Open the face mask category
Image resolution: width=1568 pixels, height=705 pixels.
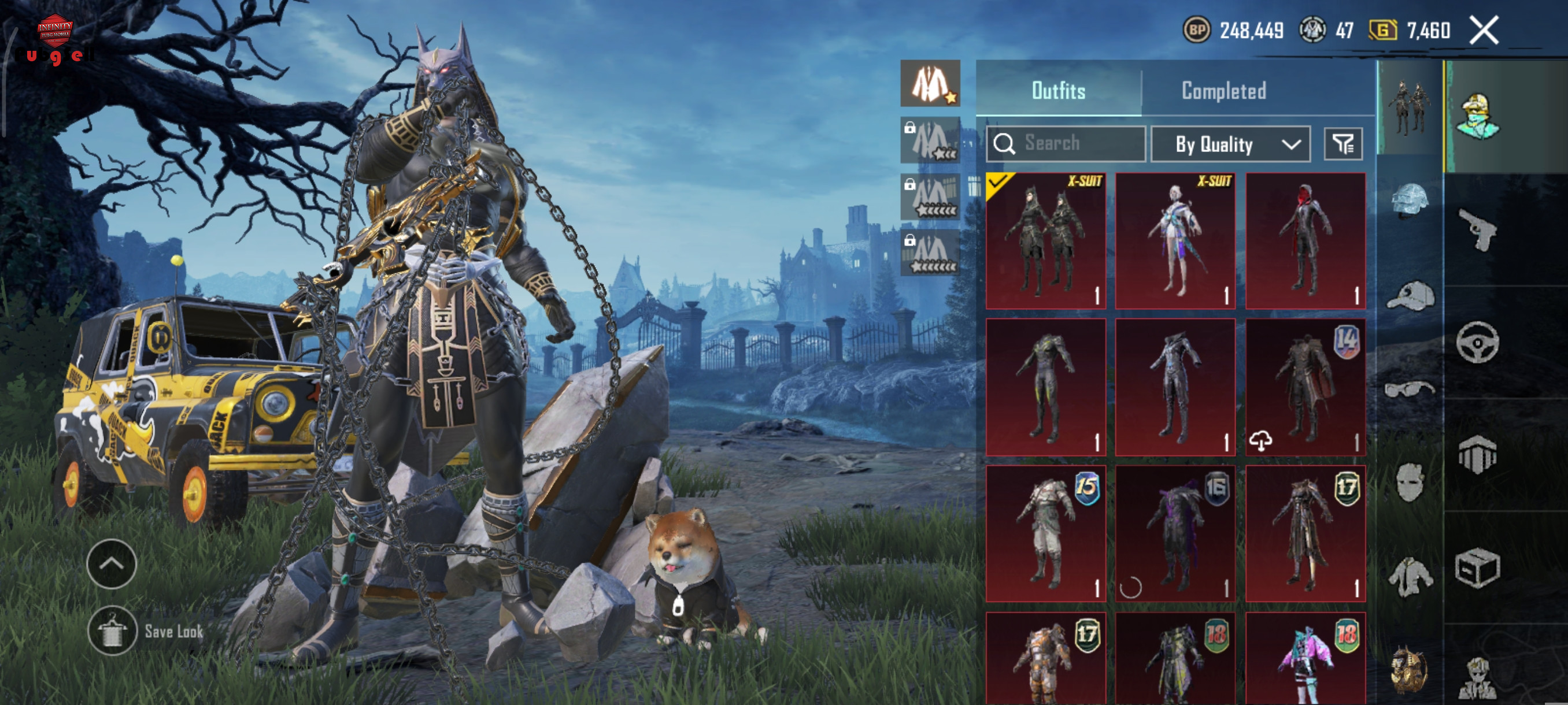coord(1409,482)
